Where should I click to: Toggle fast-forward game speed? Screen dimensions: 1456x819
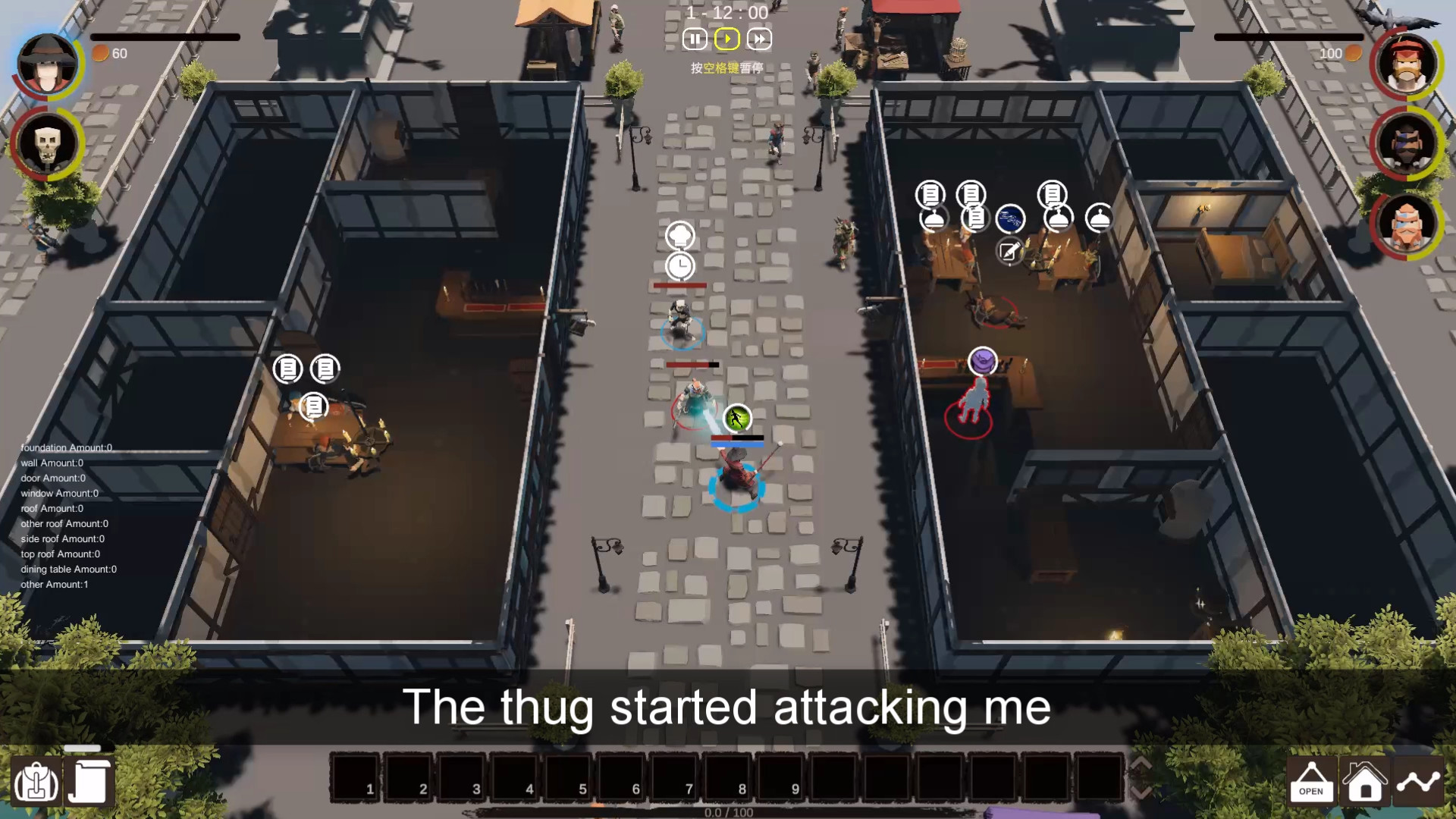(x=759, y=39)
